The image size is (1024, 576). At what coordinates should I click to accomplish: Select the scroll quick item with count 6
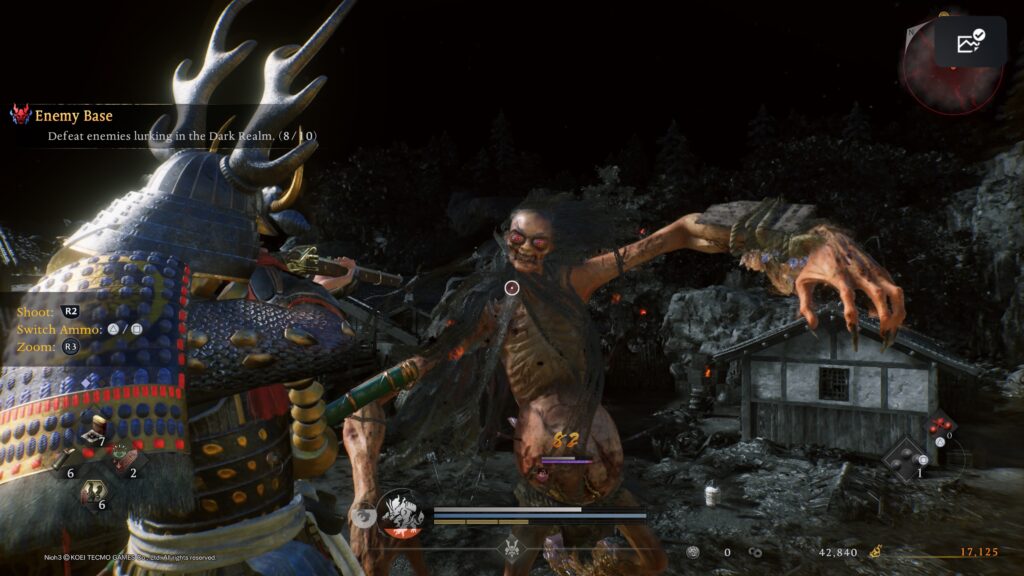click(62, 462)
